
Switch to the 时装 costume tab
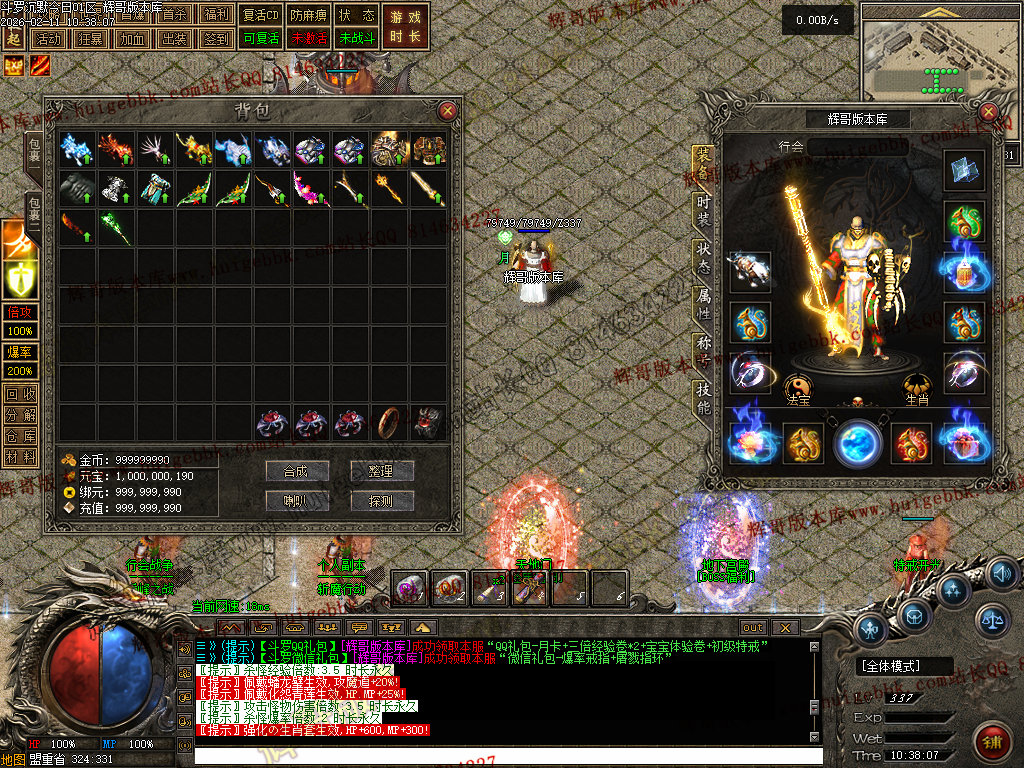[x=704, y=209]
